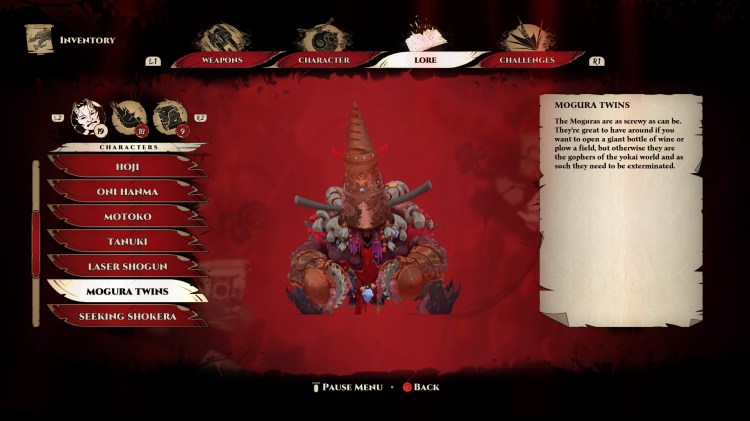Open the Character tab
This screenshot has height=421, width=750.
point(323,59)
